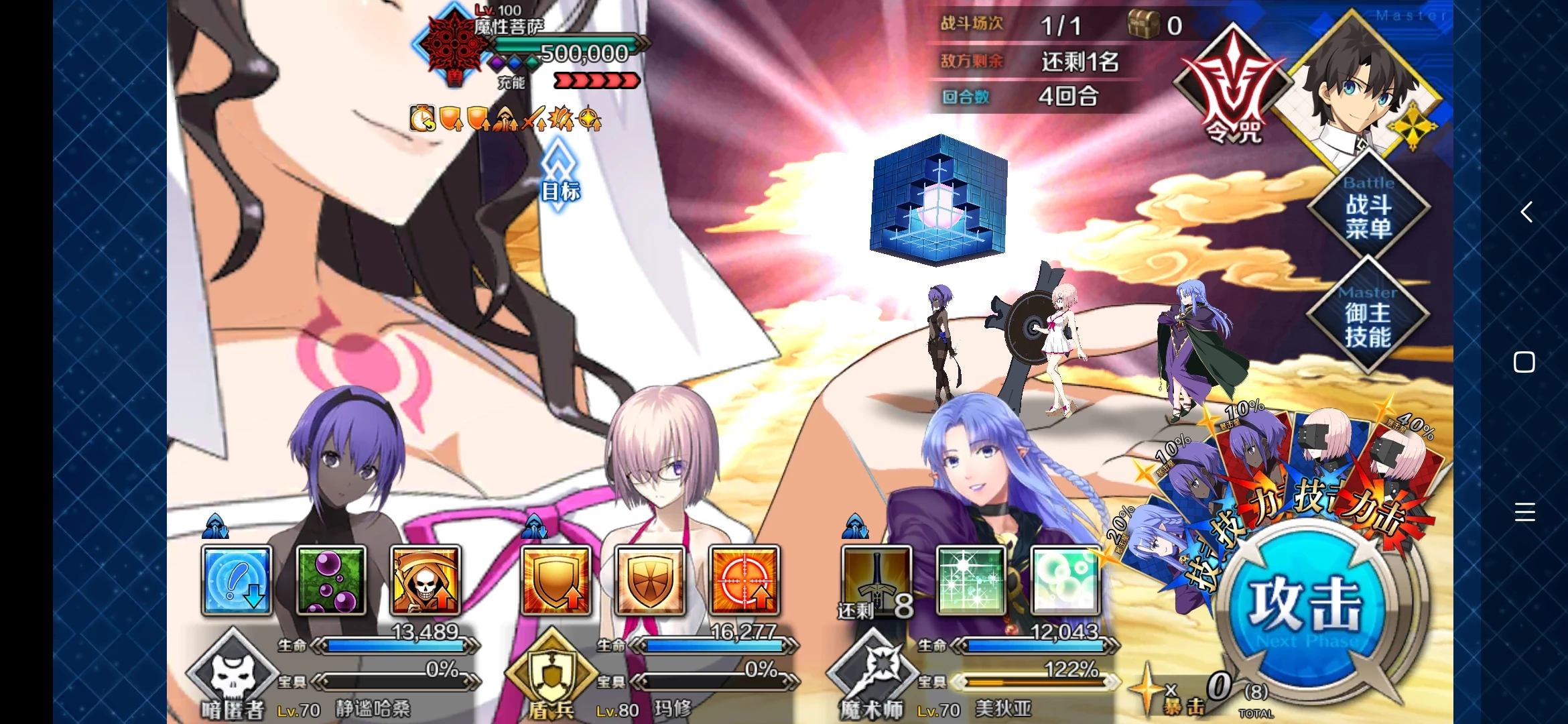
Task: Trigger Mash's red target taunt skill
Action: tap(744, 581)
